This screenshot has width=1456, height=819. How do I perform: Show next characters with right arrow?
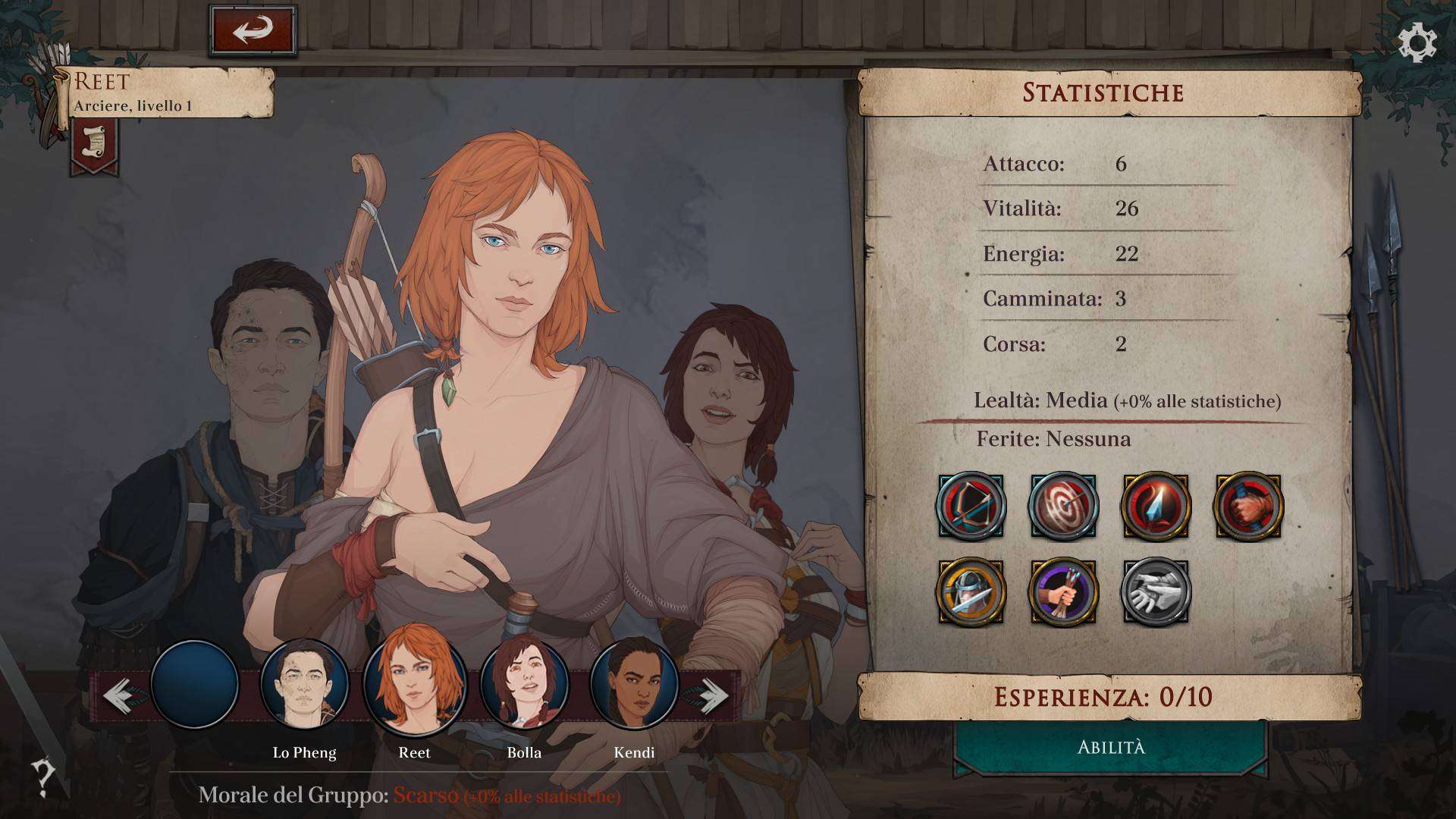point(710,695)
